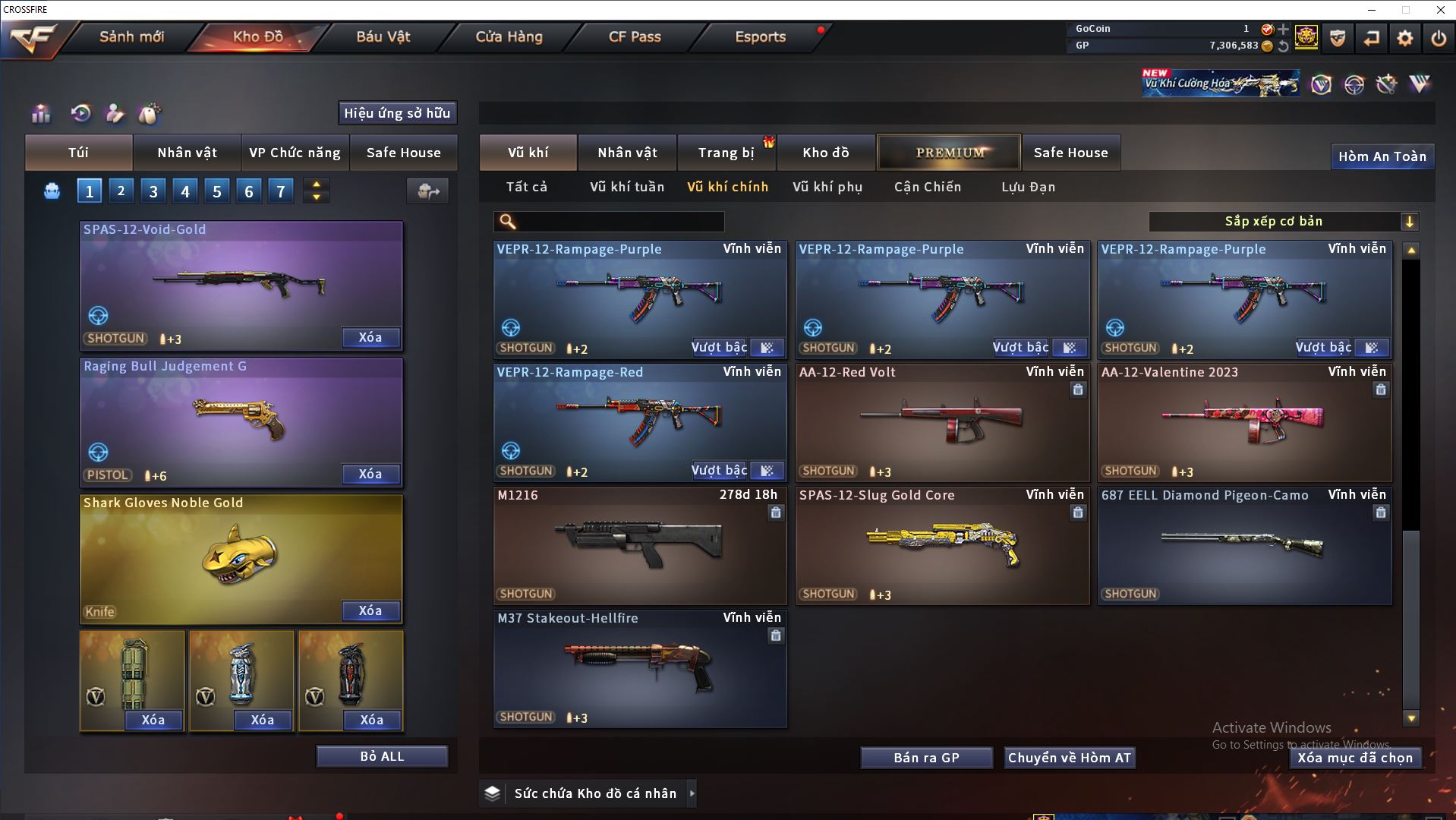Open the Hòm An Toàn safe box

pyautogui.click(x=1382, y=156)
